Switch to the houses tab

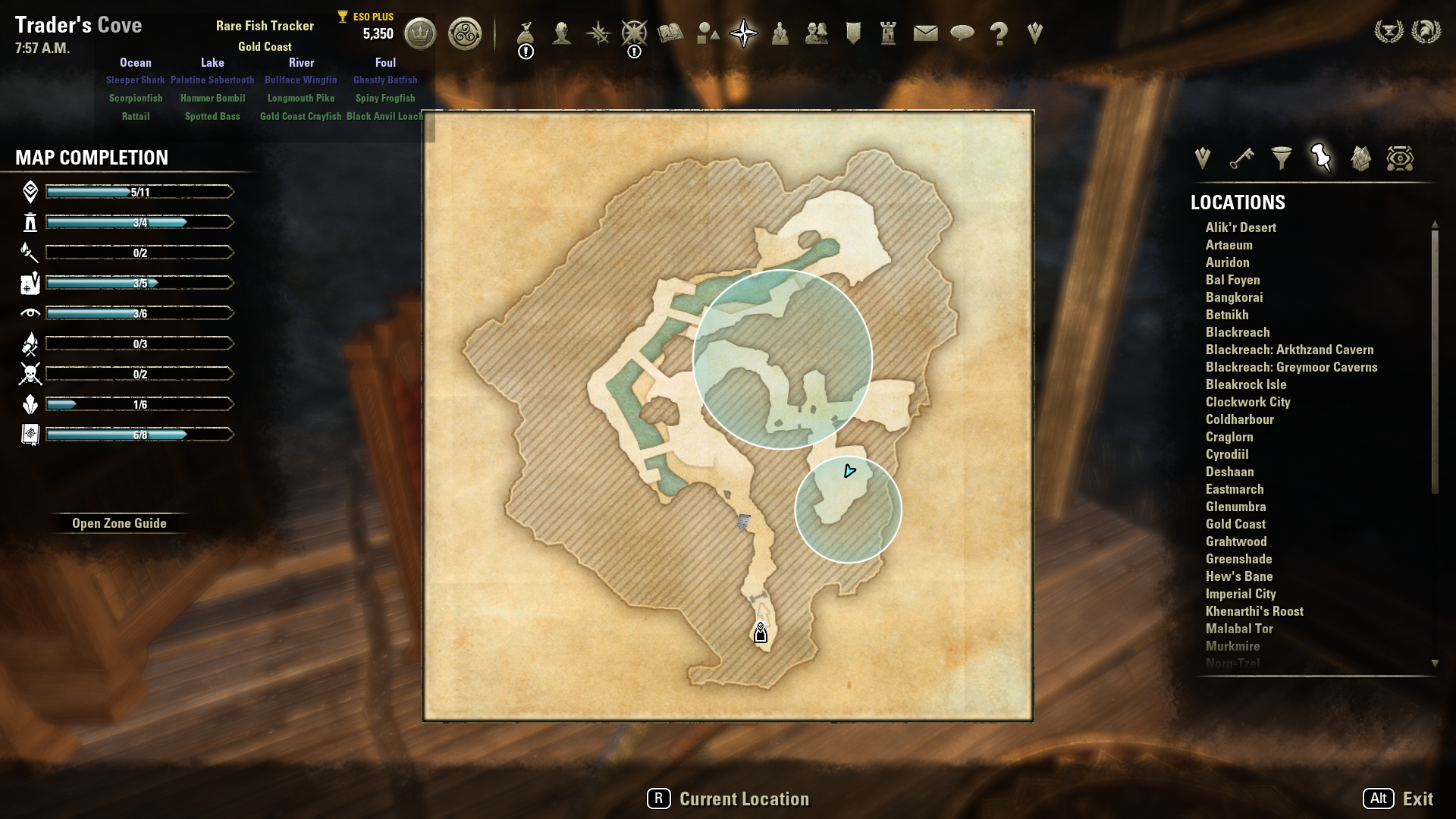coord(1360,158)
